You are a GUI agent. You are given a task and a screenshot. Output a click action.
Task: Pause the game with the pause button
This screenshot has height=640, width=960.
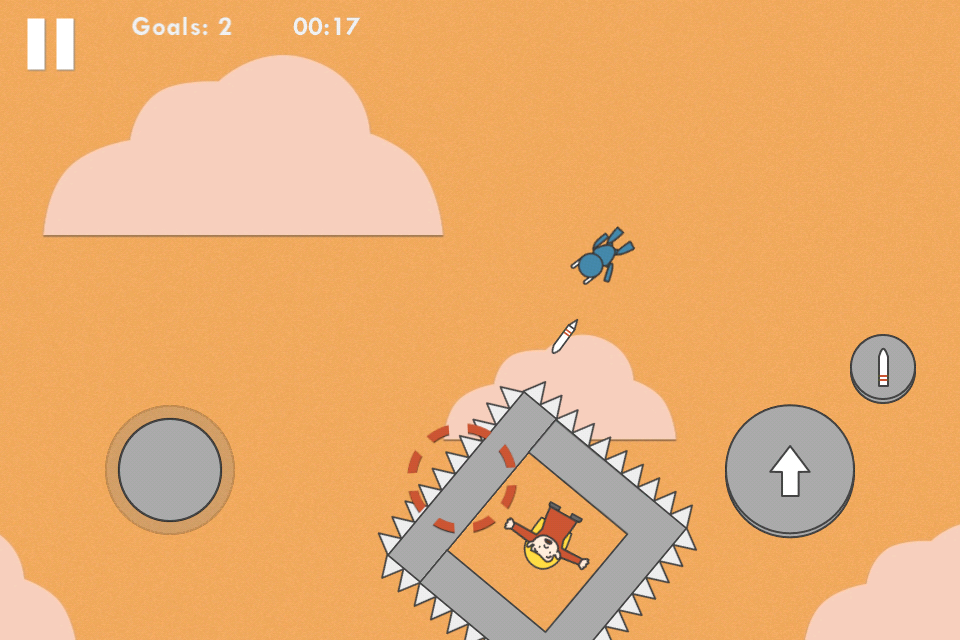[x=50, y=44]
